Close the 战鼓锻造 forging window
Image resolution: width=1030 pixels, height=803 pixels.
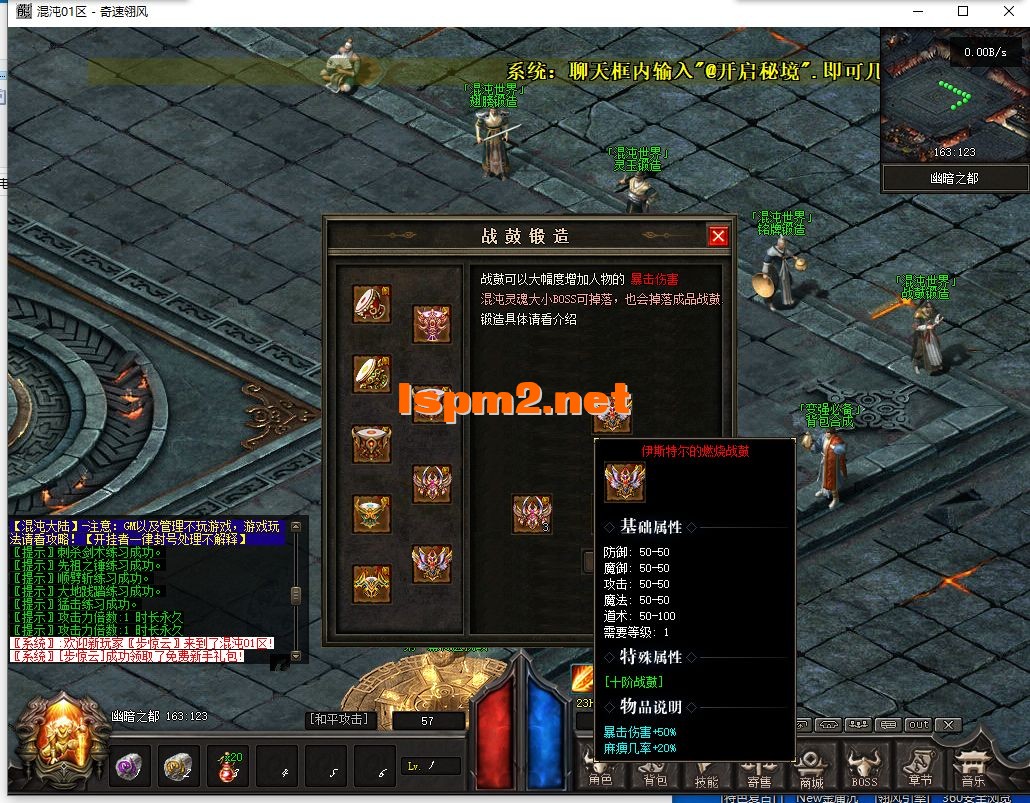(x=718, y=236)
